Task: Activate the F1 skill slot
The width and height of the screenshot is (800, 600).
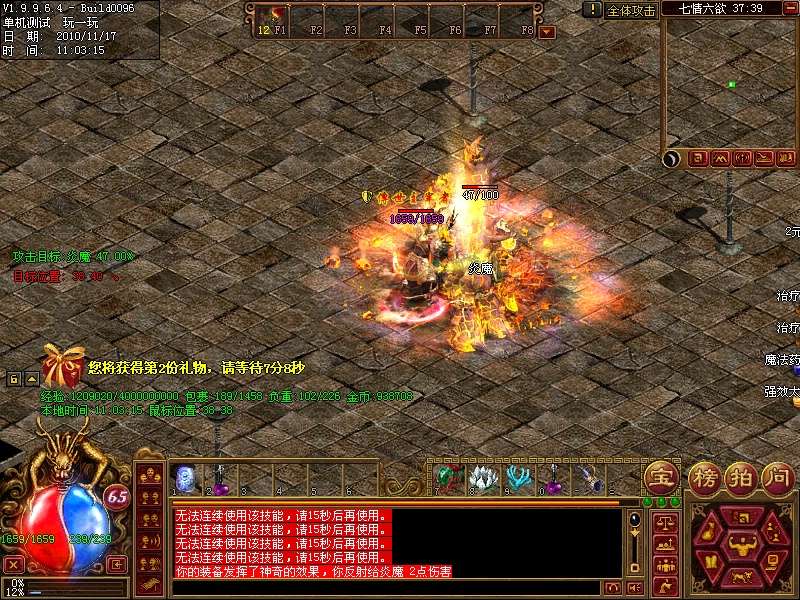Action: (x=272, y=19)
